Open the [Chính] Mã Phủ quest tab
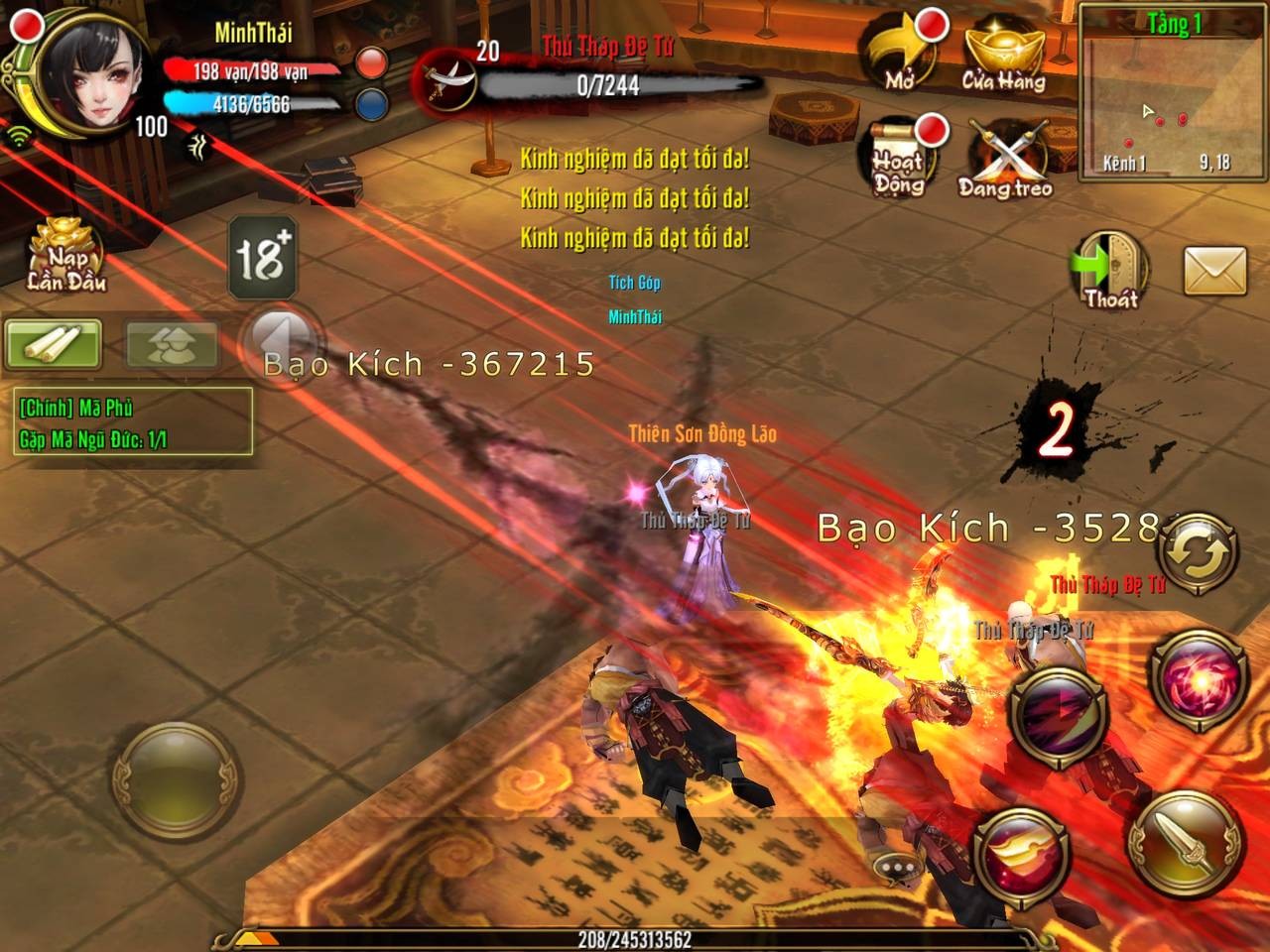 point(77,407)
